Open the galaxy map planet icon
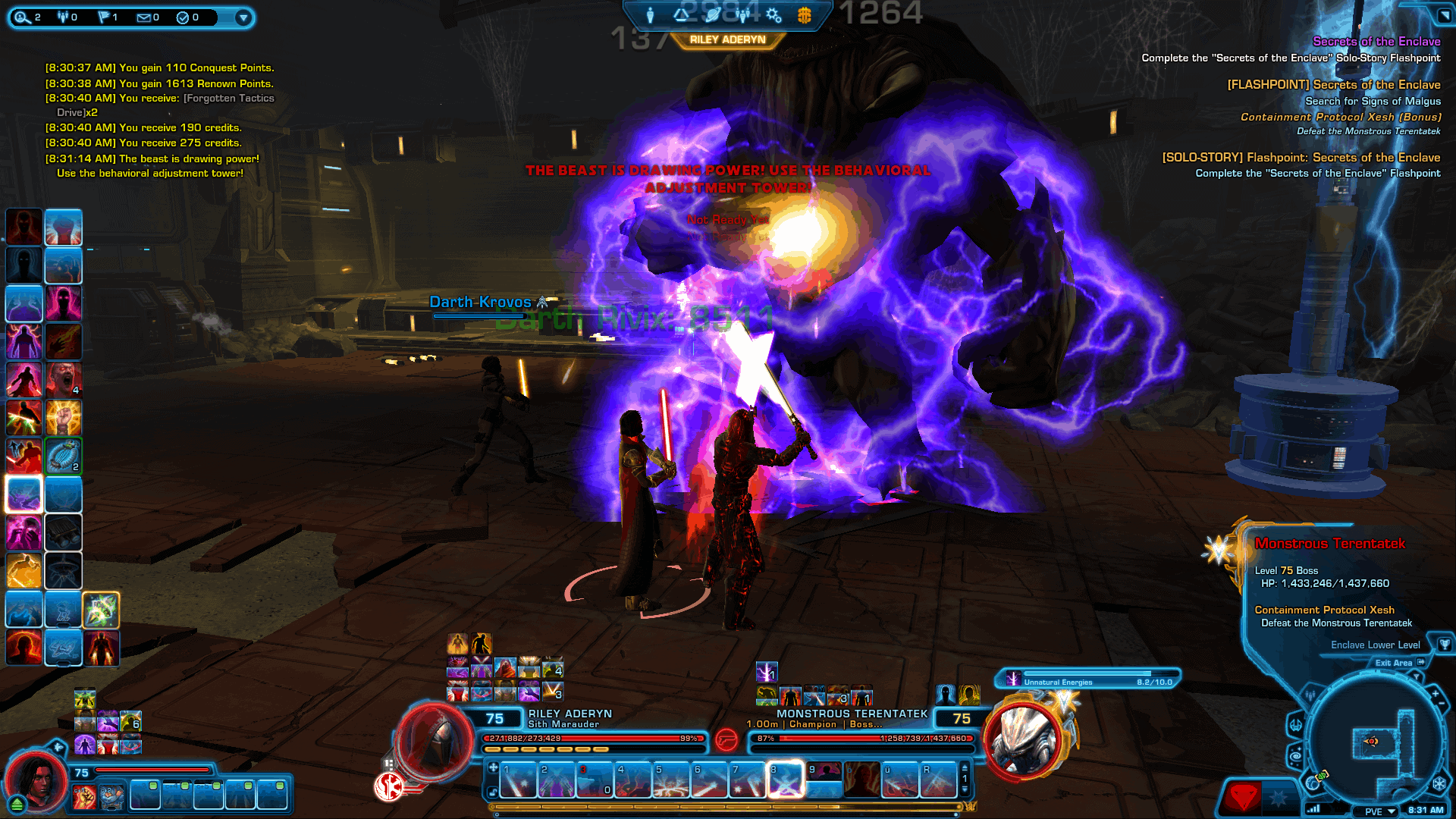This screenshot has width=1456, height=819. point(712,14)
